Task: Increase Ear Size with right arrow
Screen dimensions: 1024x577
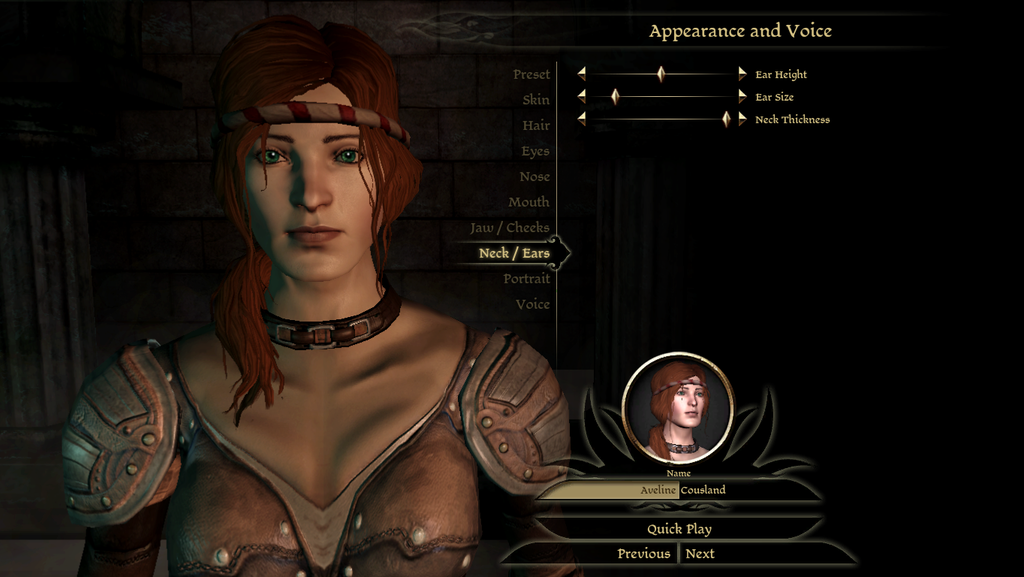Action: tap(742, 97)
